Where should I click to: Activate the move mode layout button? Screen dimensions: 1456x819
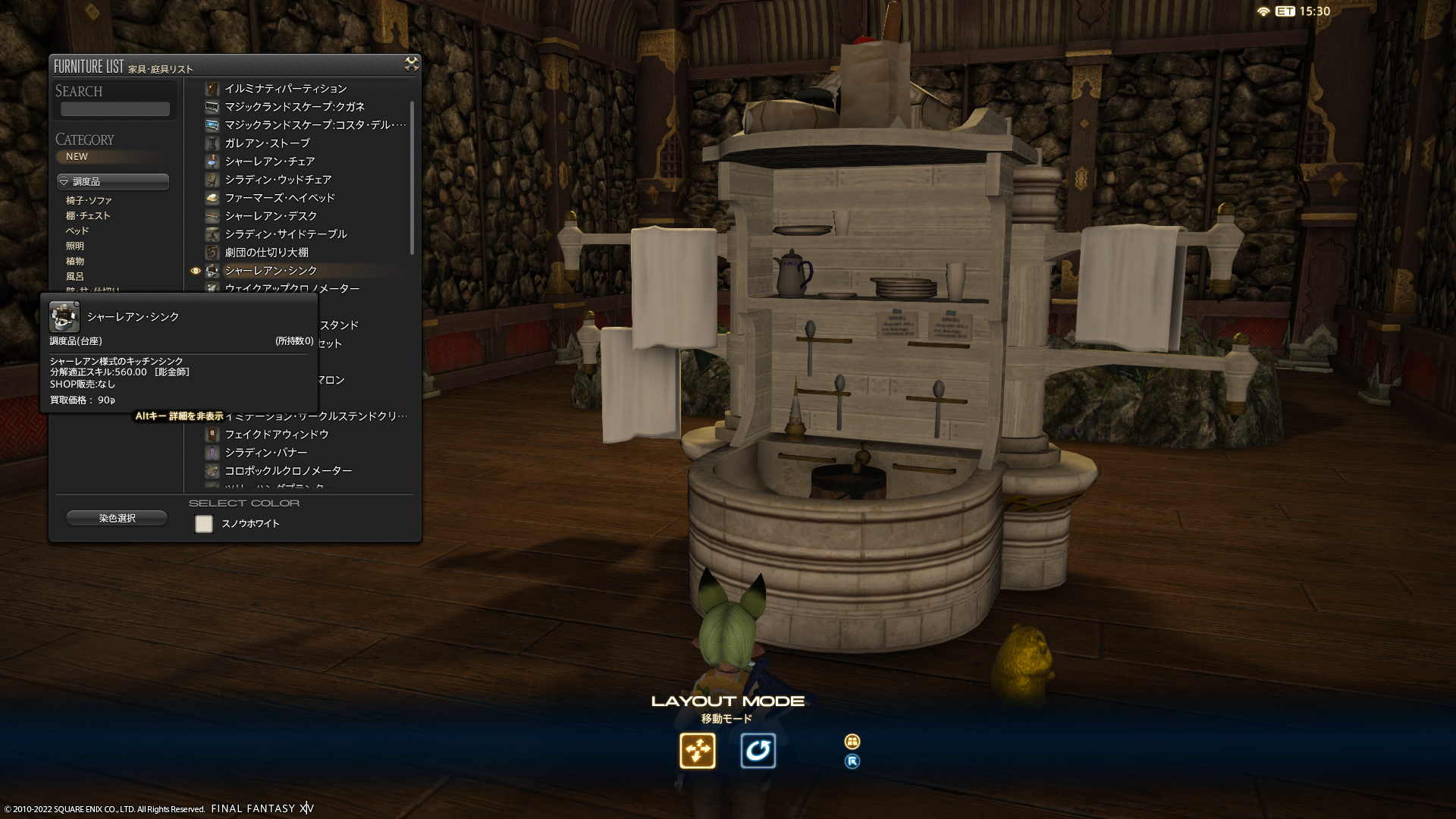[x=697, y=751]
